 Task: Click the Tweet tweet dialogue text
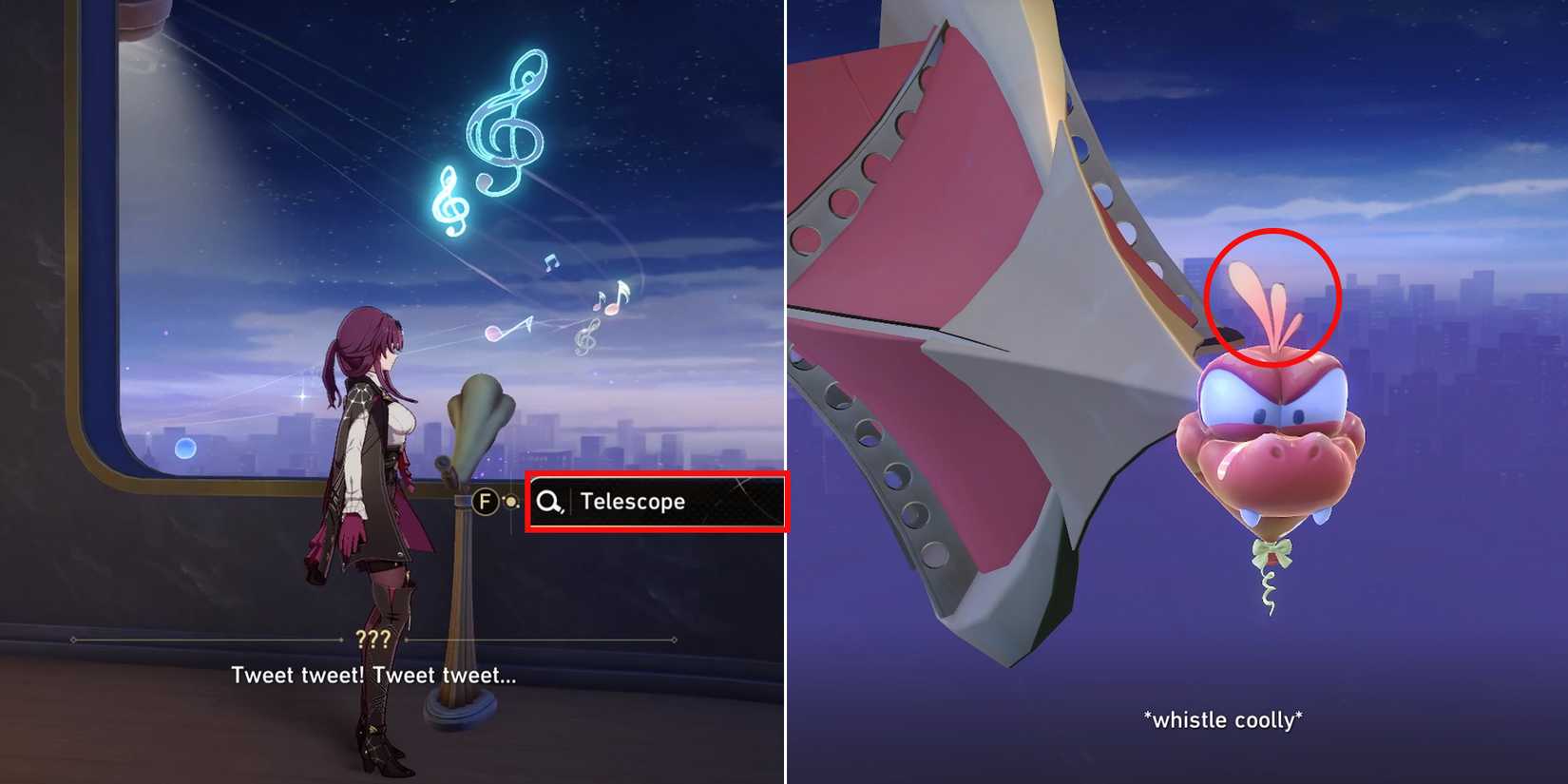pos(373,675)
